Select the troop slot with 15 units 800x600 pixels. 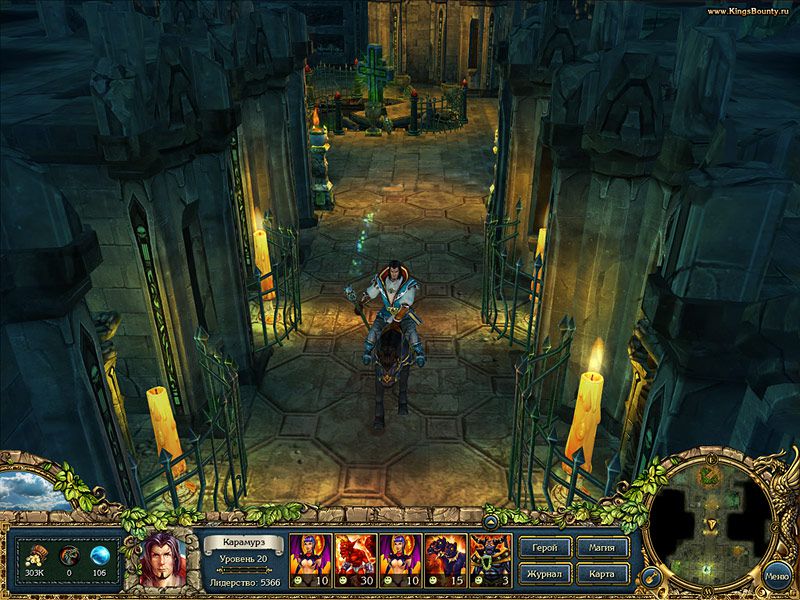coord(444,559)
